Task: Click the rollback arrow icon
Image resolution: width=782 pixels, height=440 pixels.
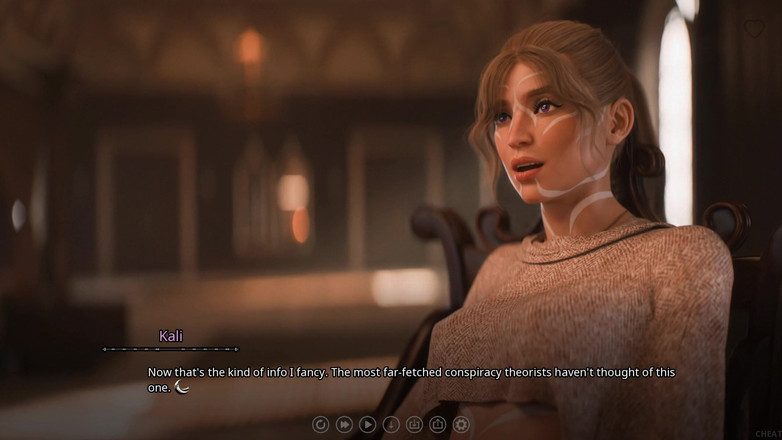Action: (x=321, y=424)
